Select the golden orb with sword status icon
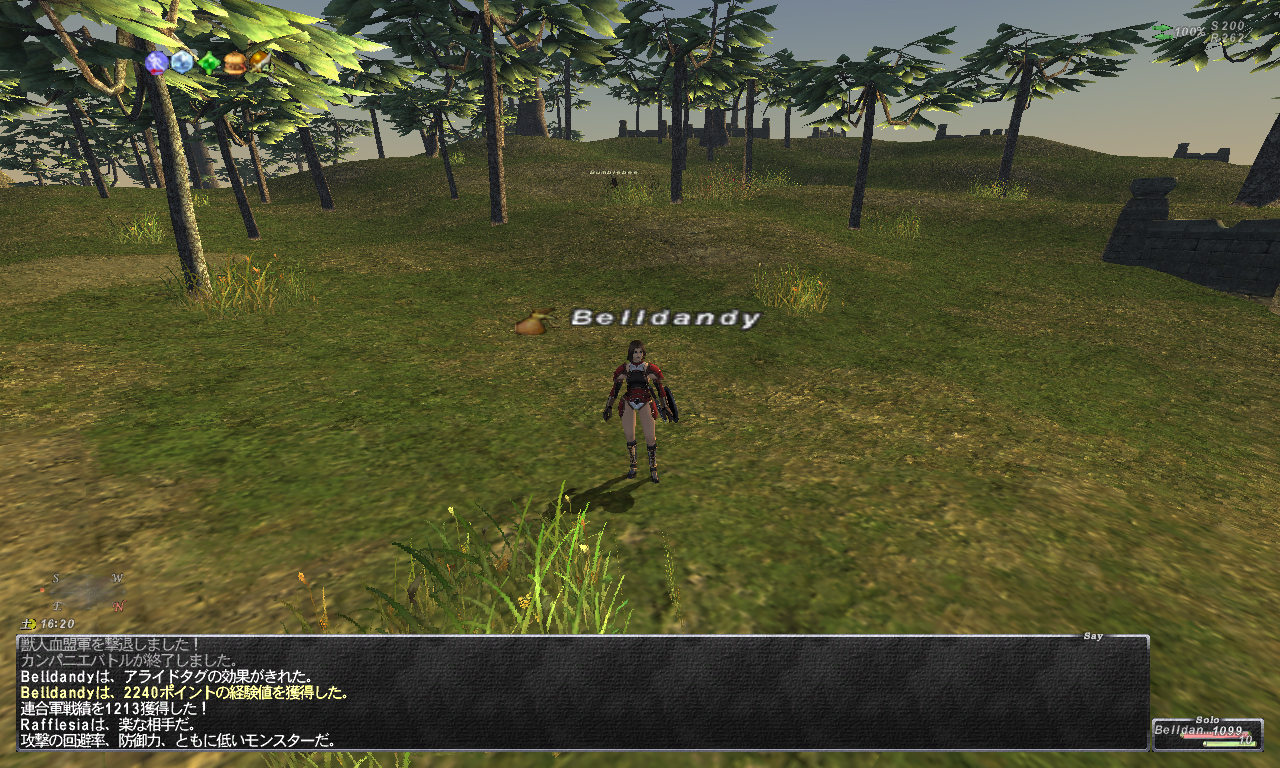 [259, 62]
